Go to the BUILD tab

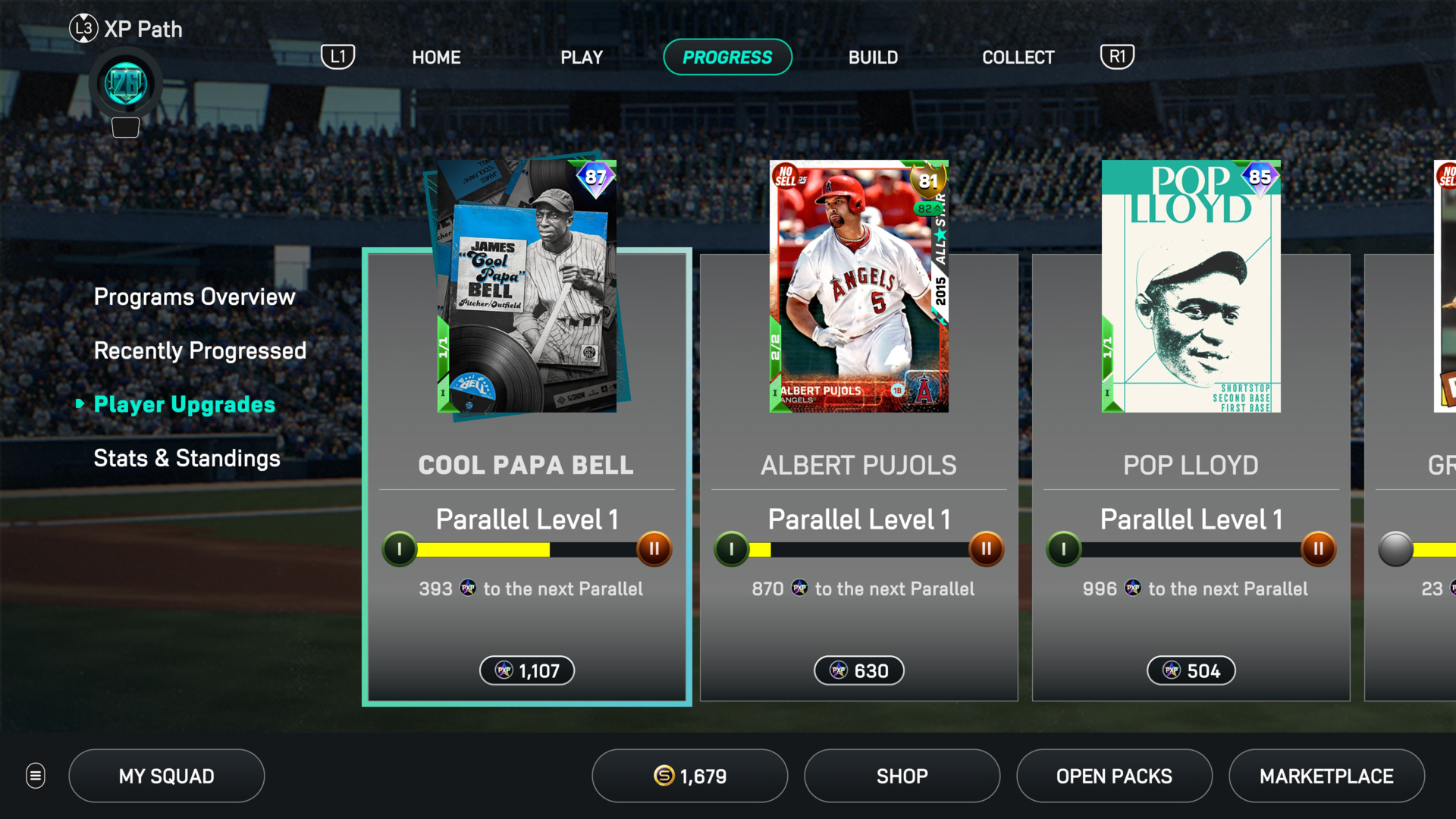coord(873,58)
